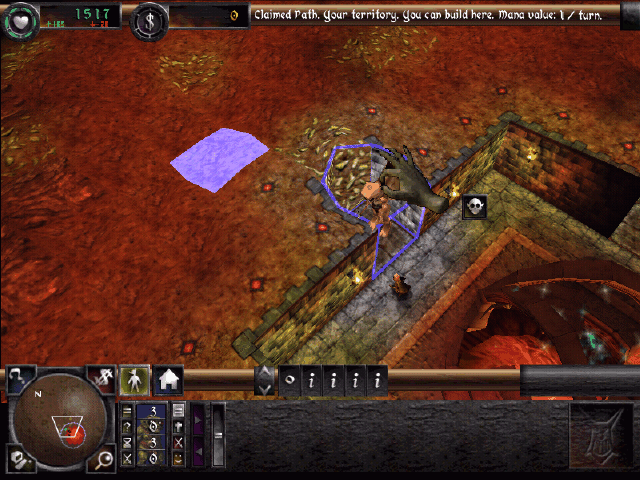Open the creatures panel tab

(135, 379)
